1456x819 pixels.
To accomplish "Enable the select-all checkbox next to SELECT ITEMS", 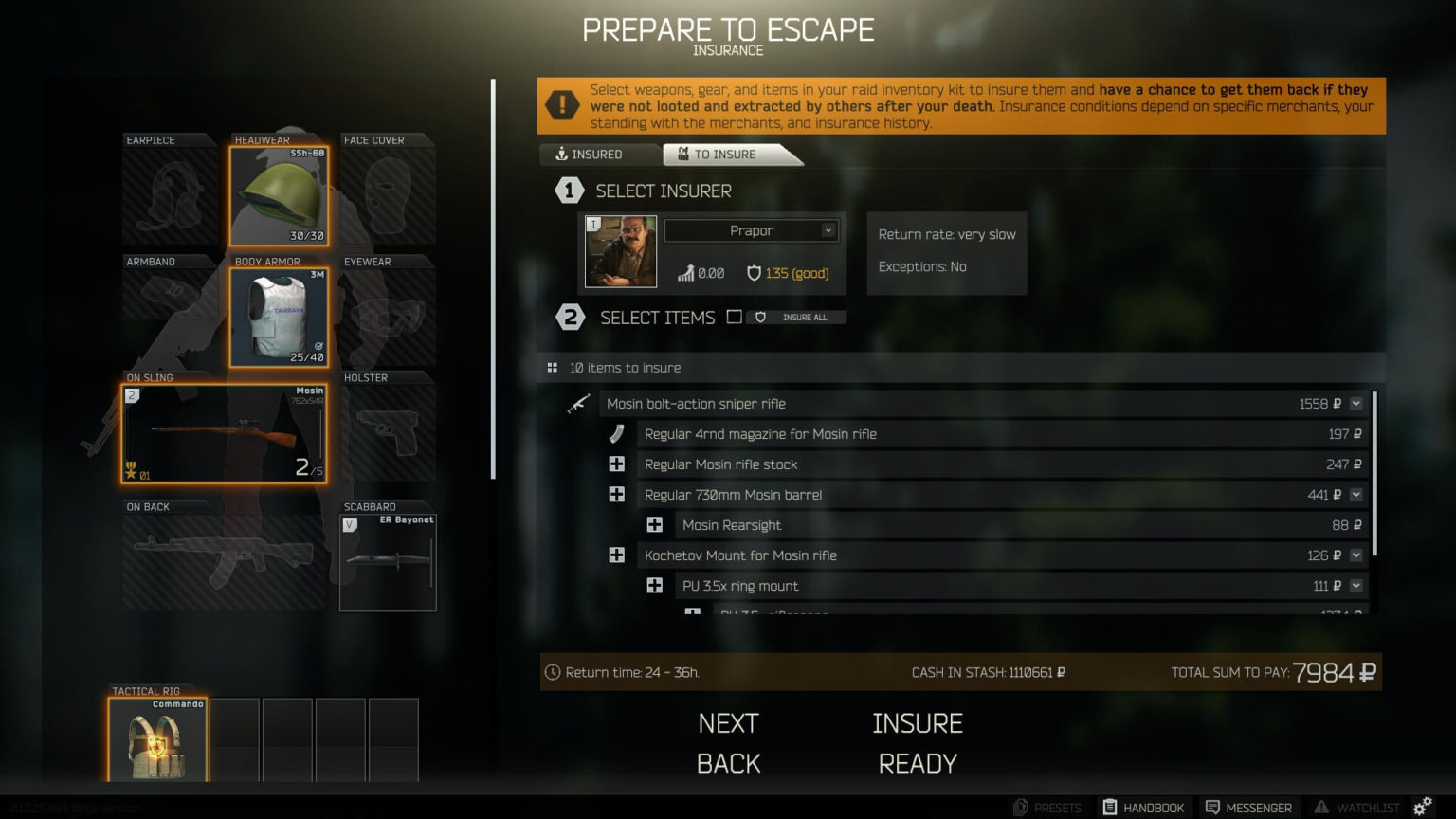I will tap(735, 317).
